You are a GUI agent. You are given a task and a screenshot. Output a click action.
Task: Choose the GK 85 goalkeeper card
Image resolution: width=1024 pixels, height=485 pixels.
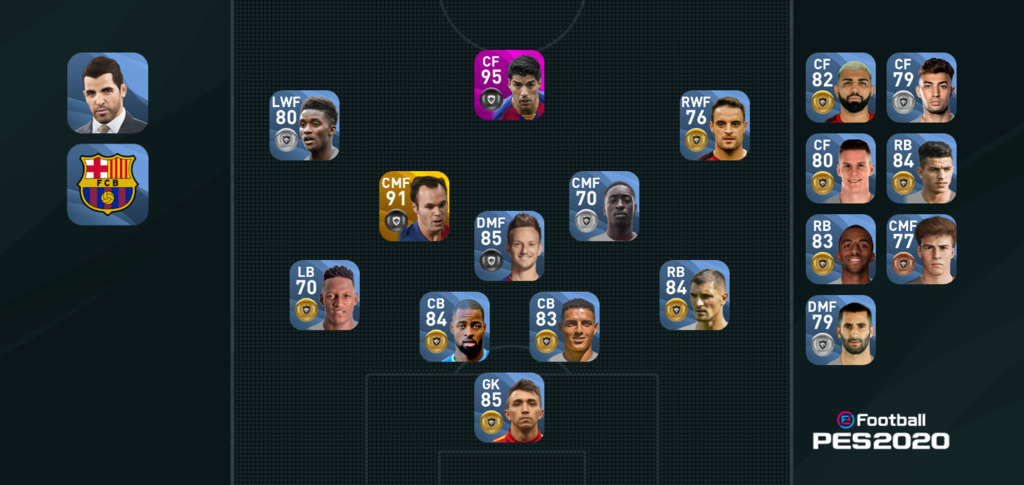coord(509,408)
